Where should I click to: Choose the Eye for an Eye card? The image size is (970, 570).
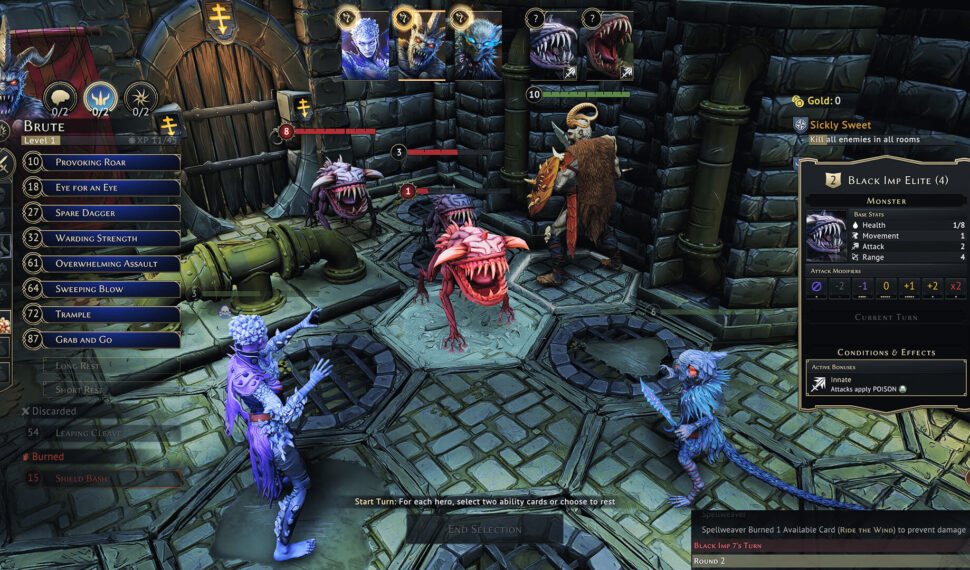pos(100,187)
